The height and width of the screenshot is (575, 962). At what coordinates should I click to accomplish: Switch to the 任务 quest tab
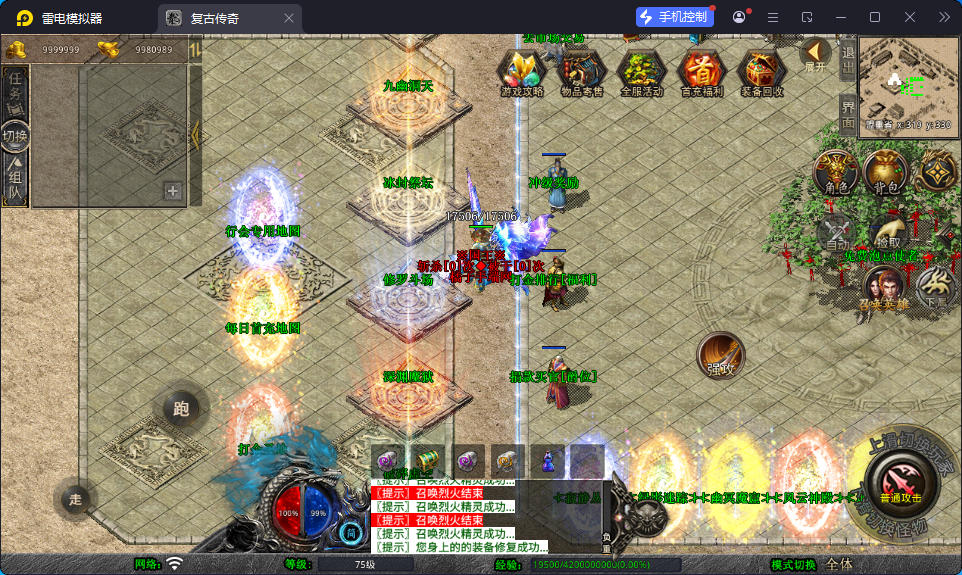pyautogui.click(x=15, y=92)
